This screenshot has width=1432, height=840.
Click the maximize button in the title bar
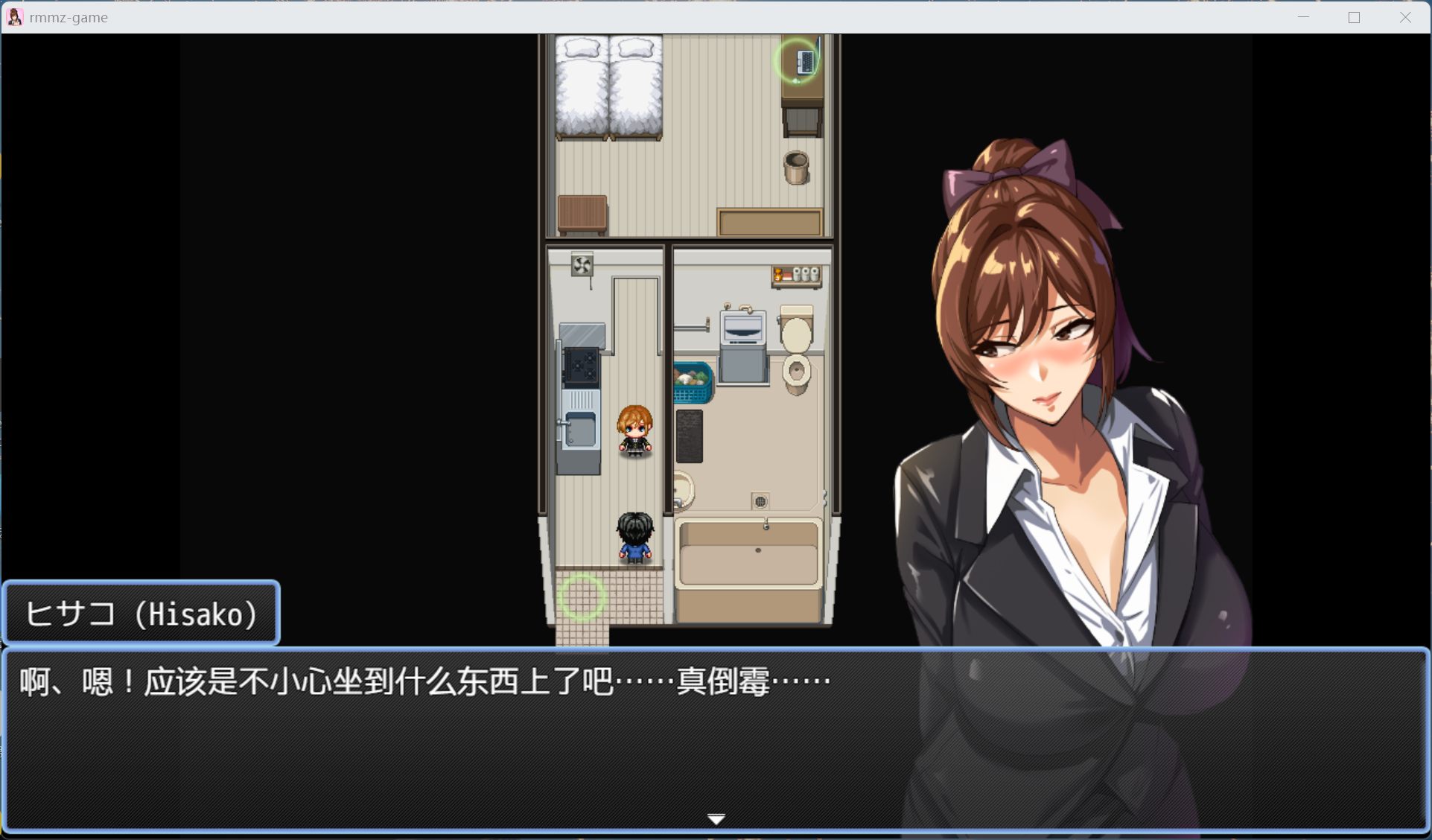pos(1354,16)
